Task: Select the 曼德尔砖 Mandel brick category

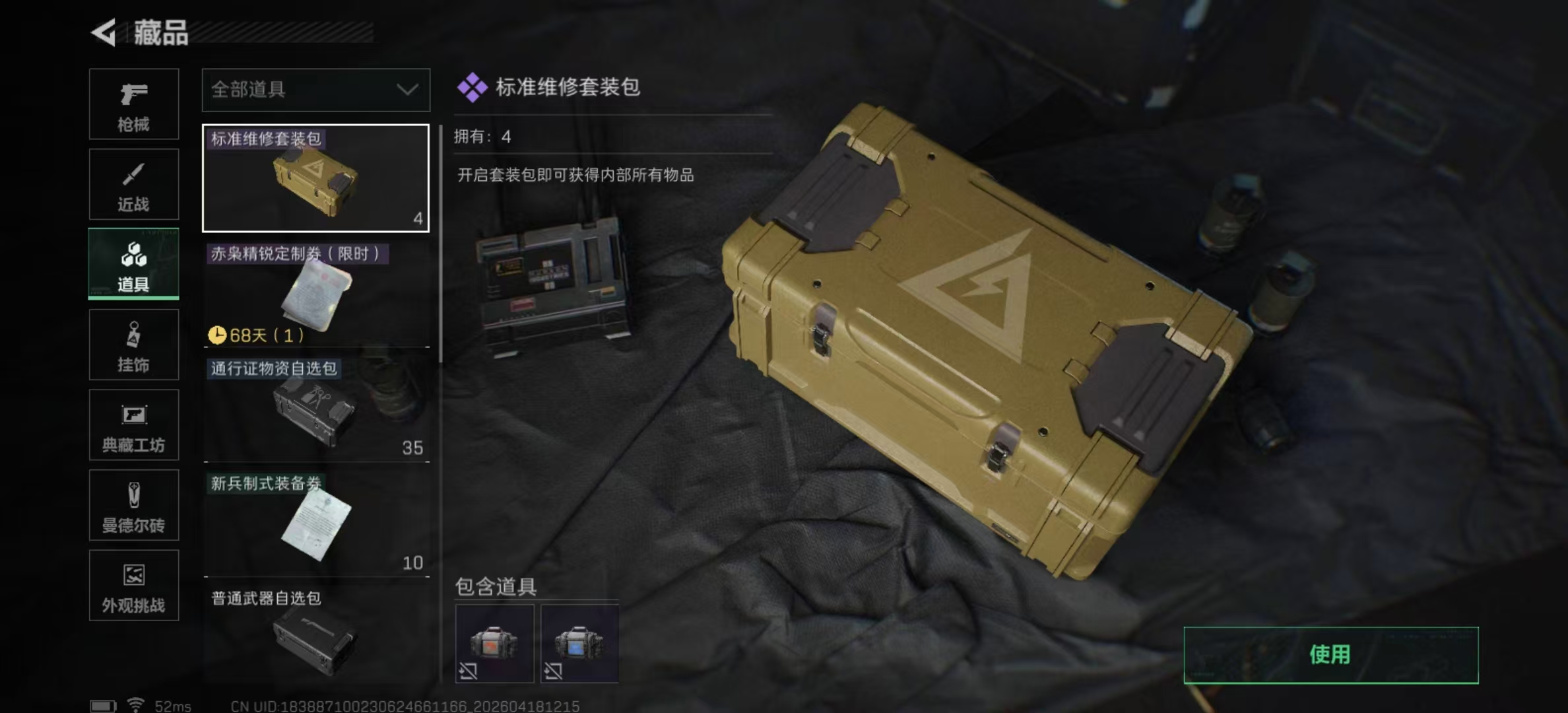Action: [x=133, y=506]
